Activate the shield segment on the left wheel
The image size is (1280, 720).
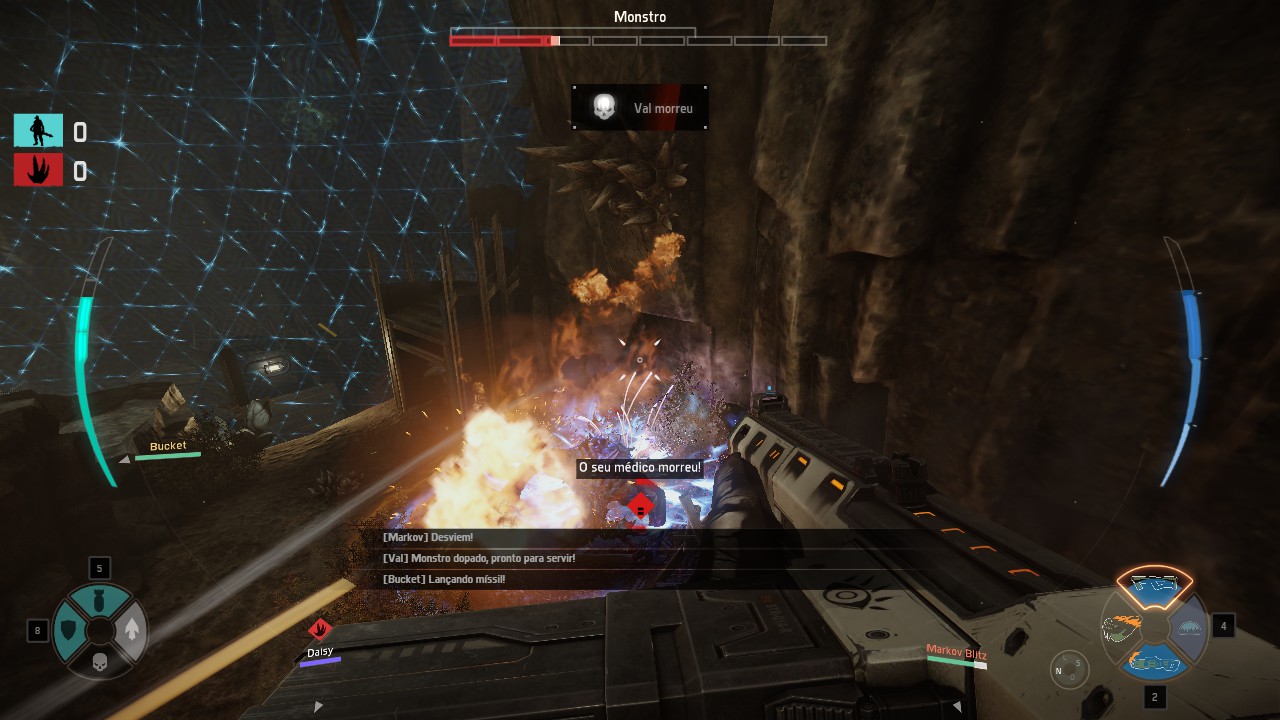click(x=69, y=630)
